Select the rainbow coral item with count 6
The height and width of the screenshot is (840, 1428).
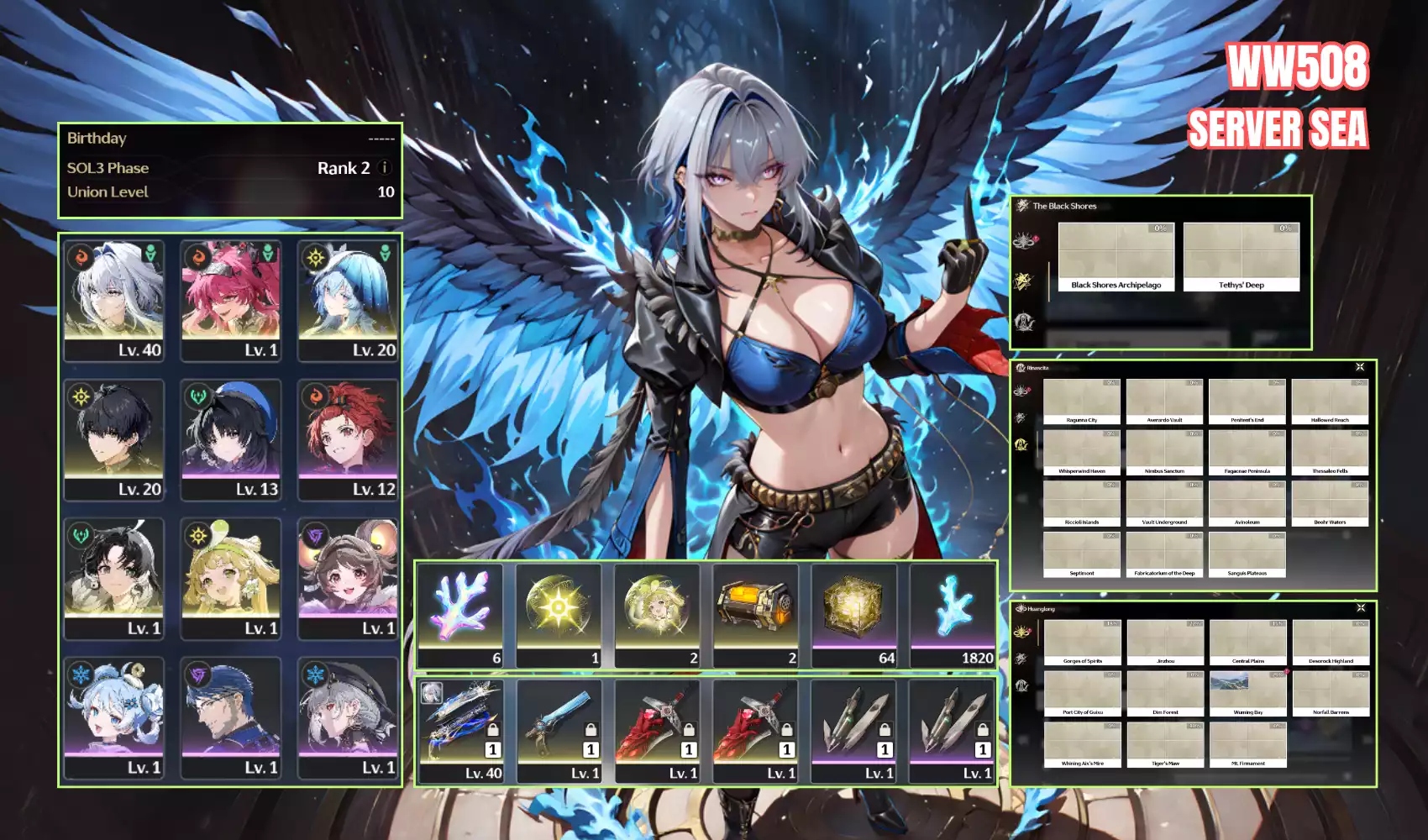tap(460, 615)
